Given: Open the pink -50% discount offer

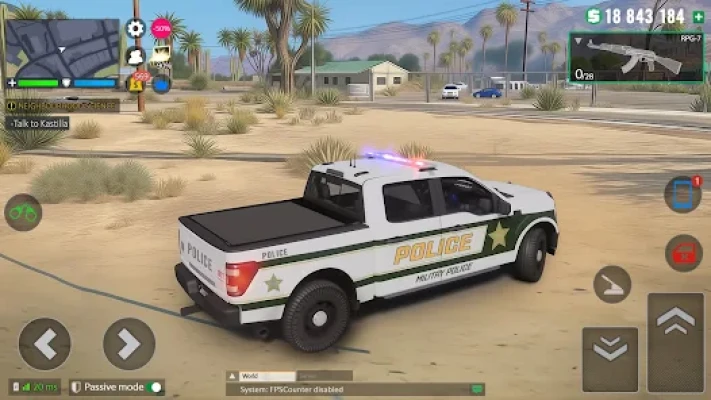Looking at the screenshot, I should [x=161, y=28].
